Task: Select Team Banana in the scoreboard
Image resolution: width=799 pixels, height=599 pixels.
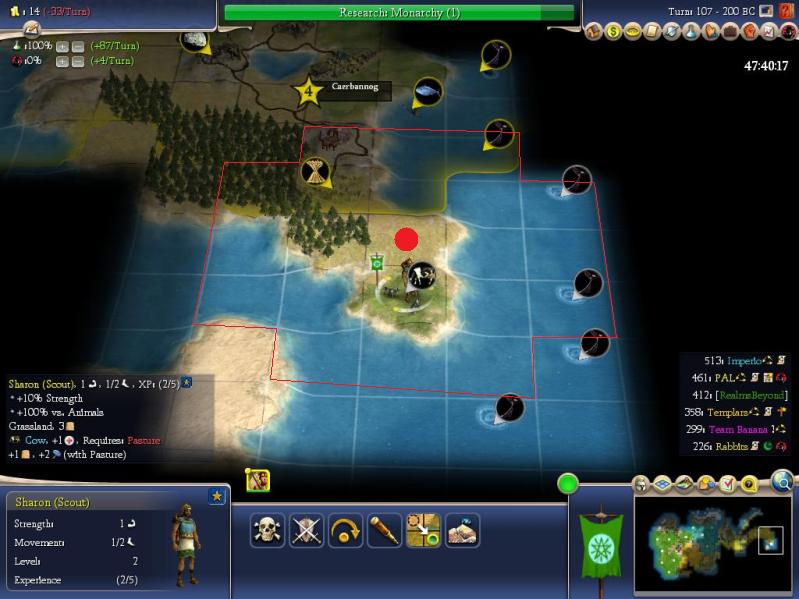Action: [x=741, y=429]
